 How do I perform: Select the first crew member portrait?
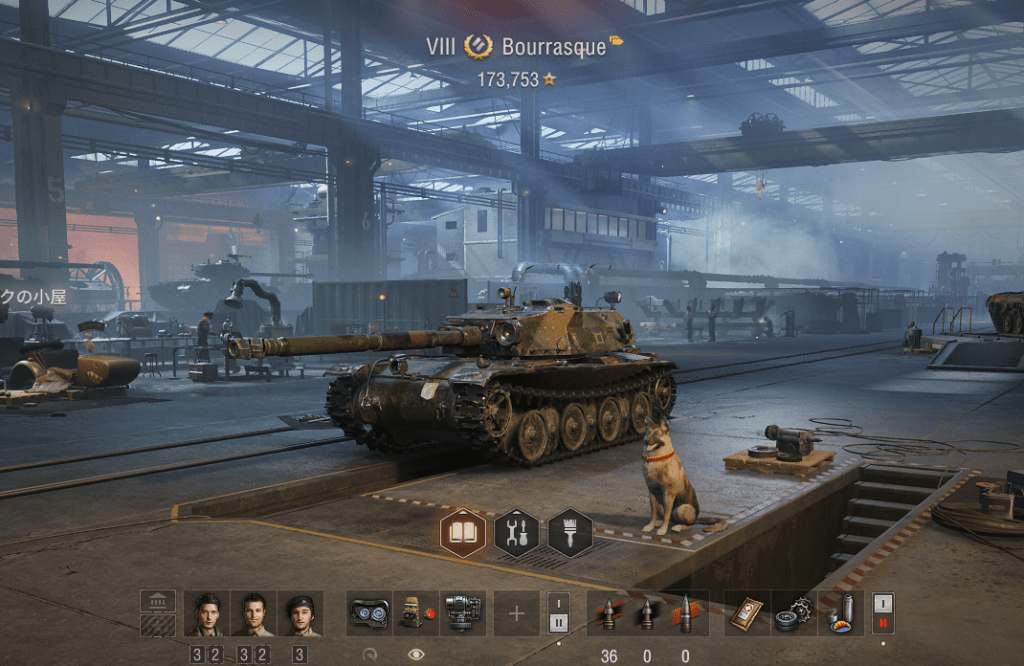(x=207, y=613)
